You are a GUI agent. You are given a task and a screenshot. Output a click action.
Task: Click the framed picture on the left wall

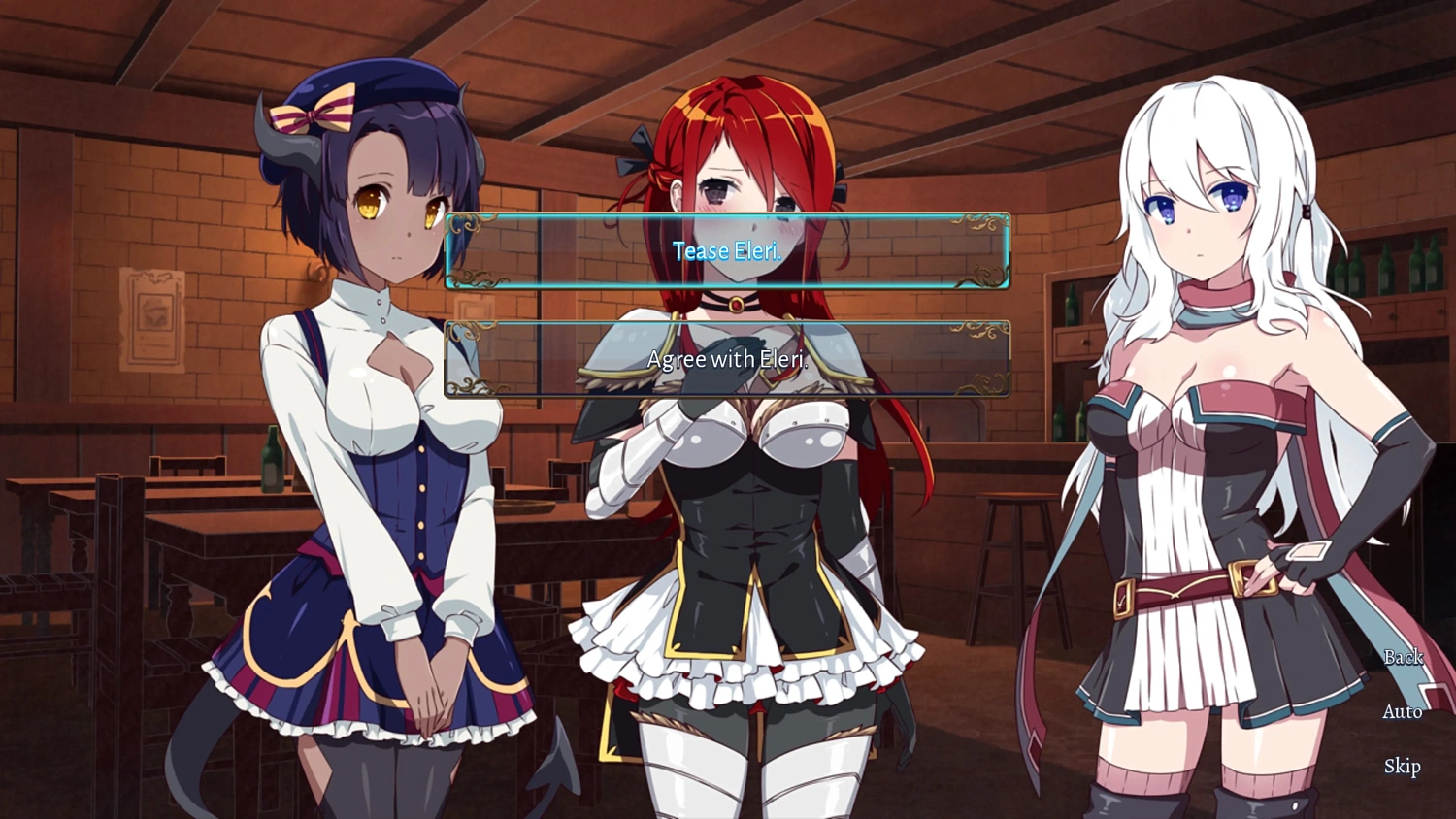point(150,320)
